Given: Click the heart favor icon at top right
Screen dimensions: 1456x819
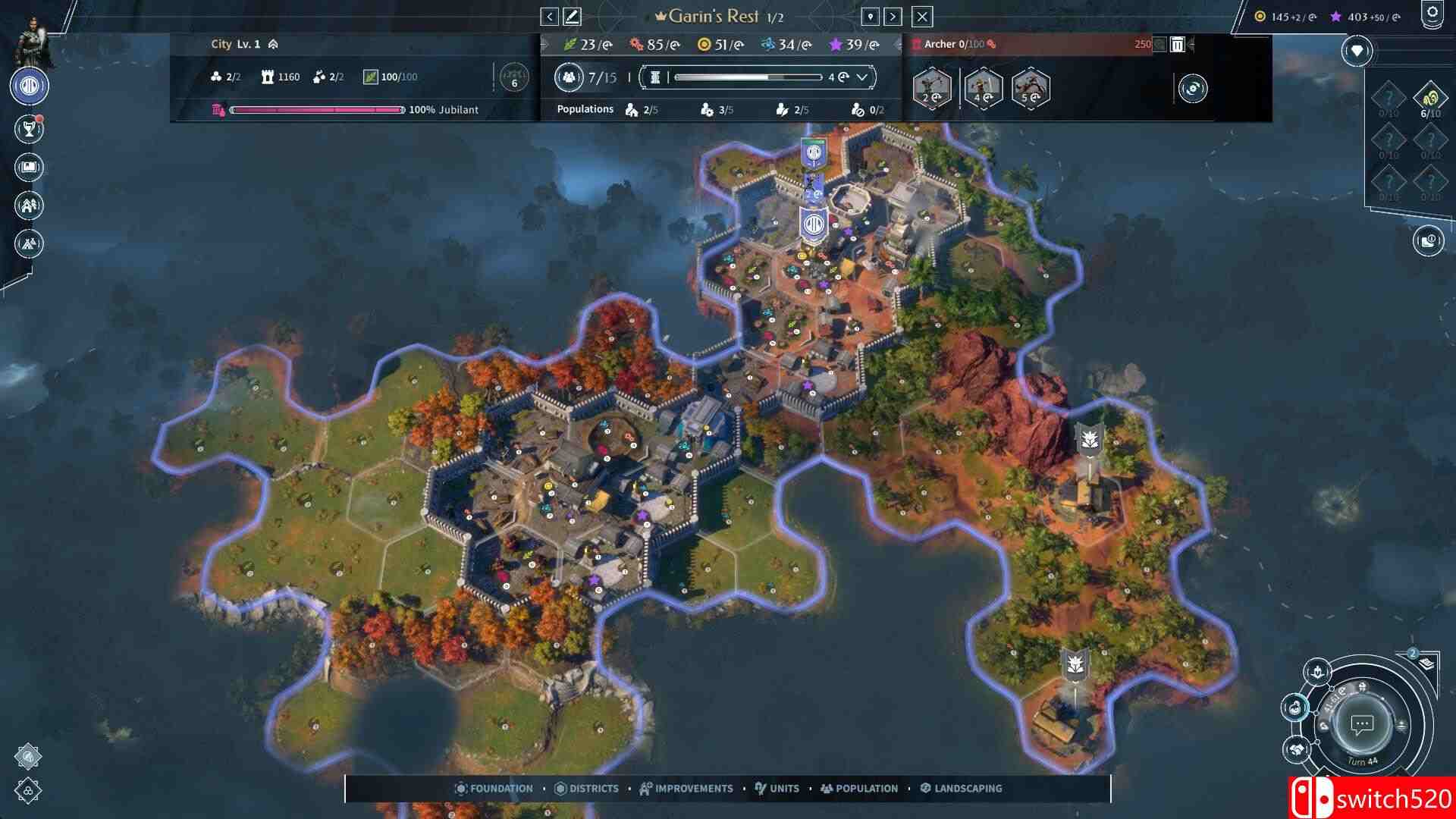Looking at the screenshot, I should (x=1357, y=51).
